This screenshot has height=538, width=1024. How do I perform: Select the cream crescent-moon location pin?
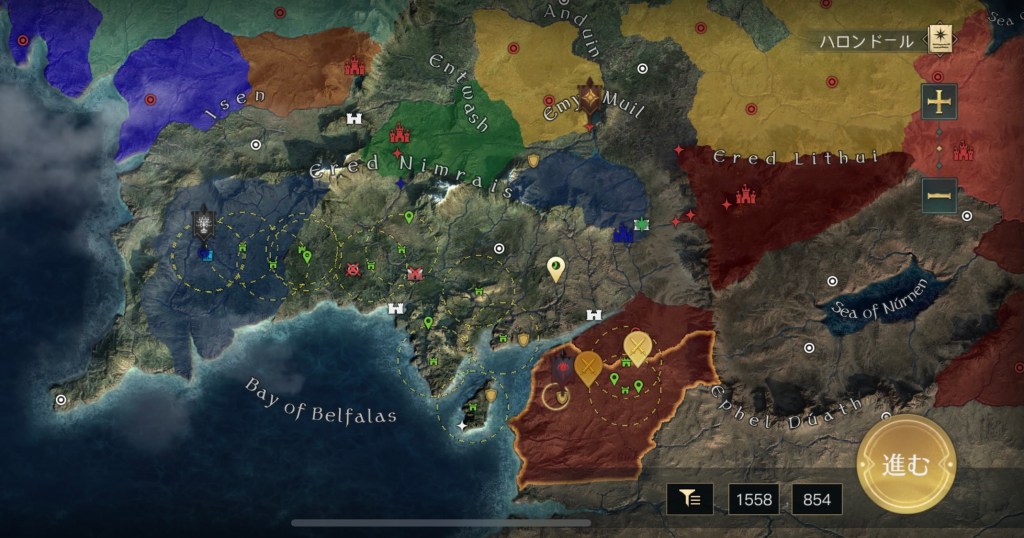click(556, 268)
